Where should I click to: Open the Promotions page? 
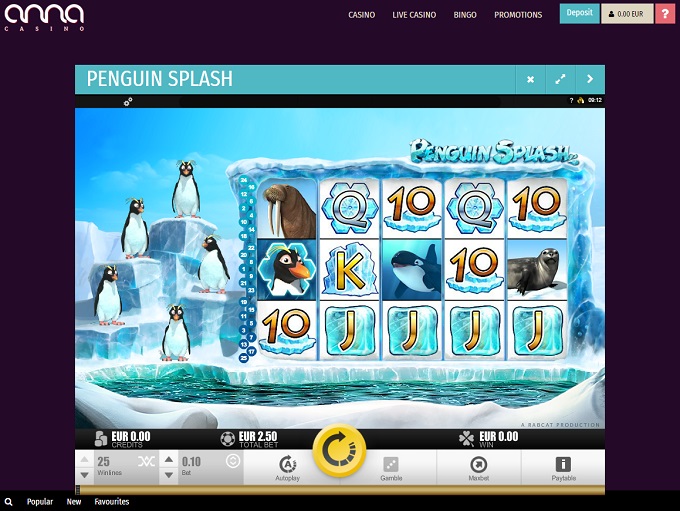click(x=518, y=15)
